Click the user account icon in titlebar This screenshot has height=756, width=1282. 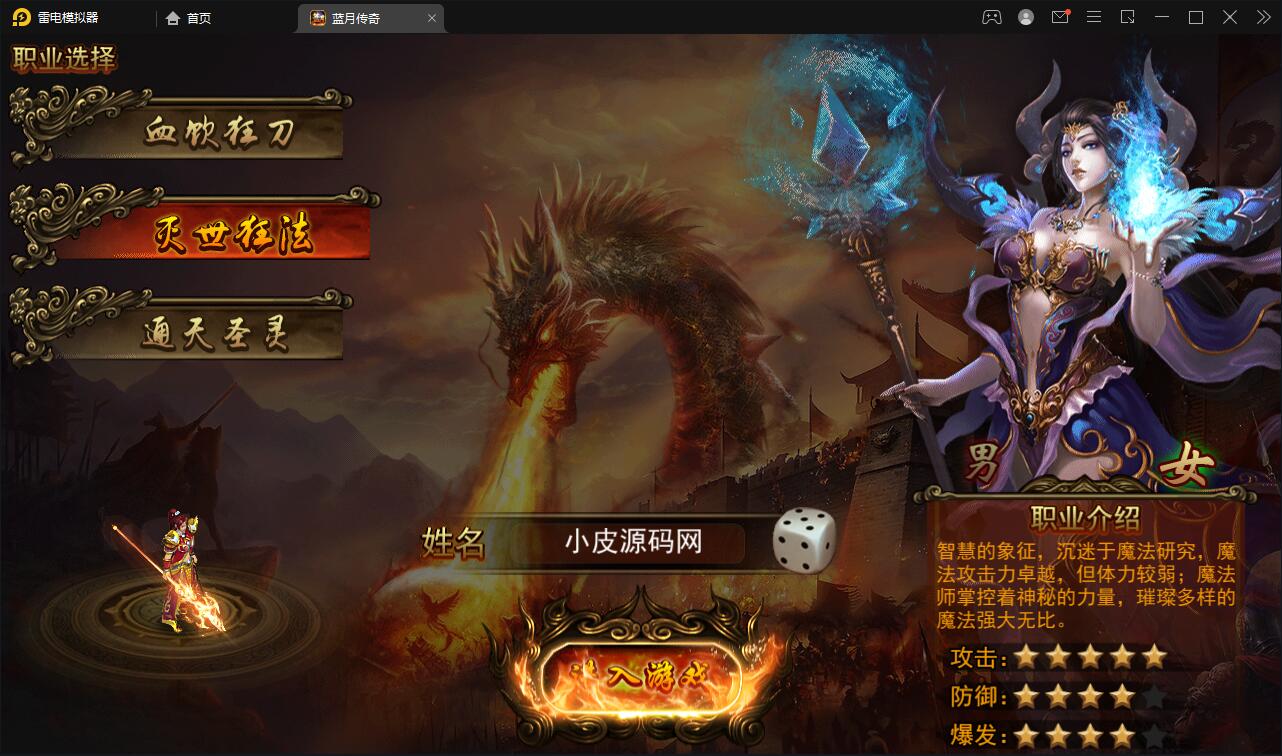click(x=1024, y=17)
